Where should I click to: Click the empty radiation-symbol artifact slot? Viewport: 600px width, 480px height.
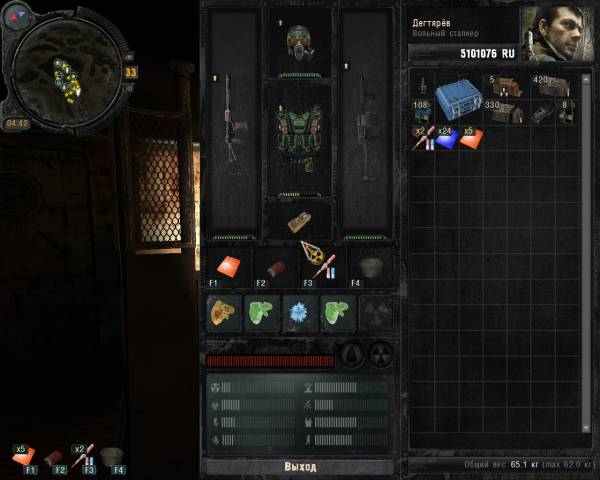375,312
